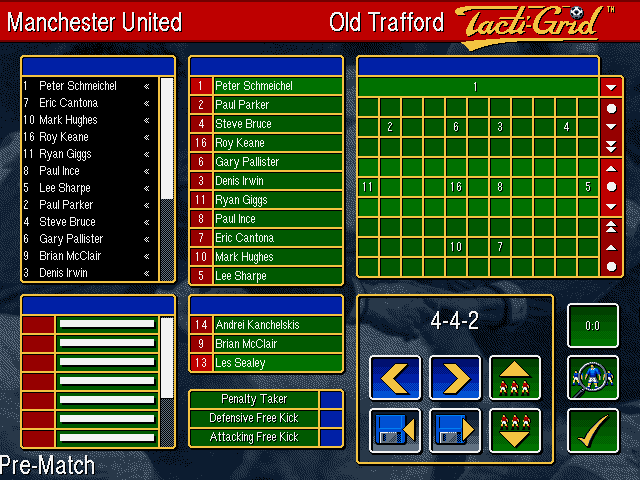Select grid position 10 on the Tacti-Grid
This screenshot has height=480, width=640.
(x=455, y=246)
